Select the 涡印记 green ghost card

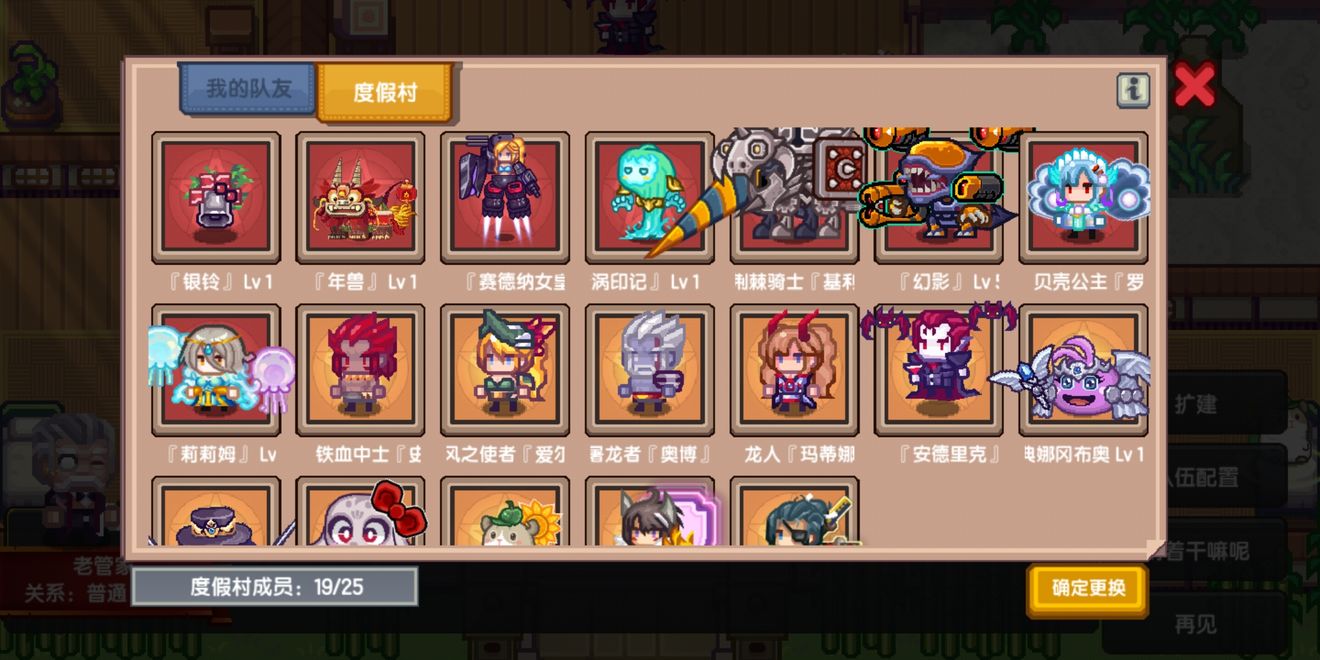pos(649,197)
